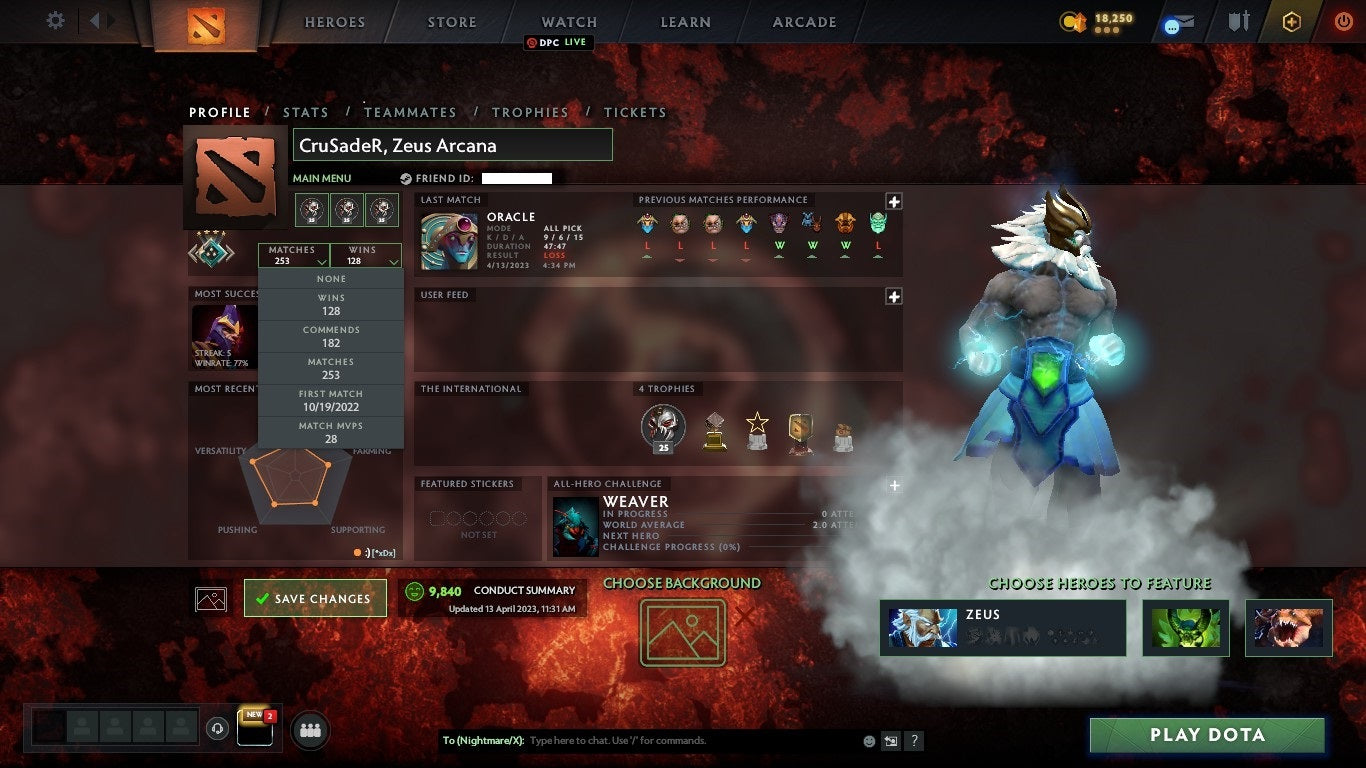Open friends list with the group icon
The height and width of the screenshot is (768, 1366).
point(310,730)
